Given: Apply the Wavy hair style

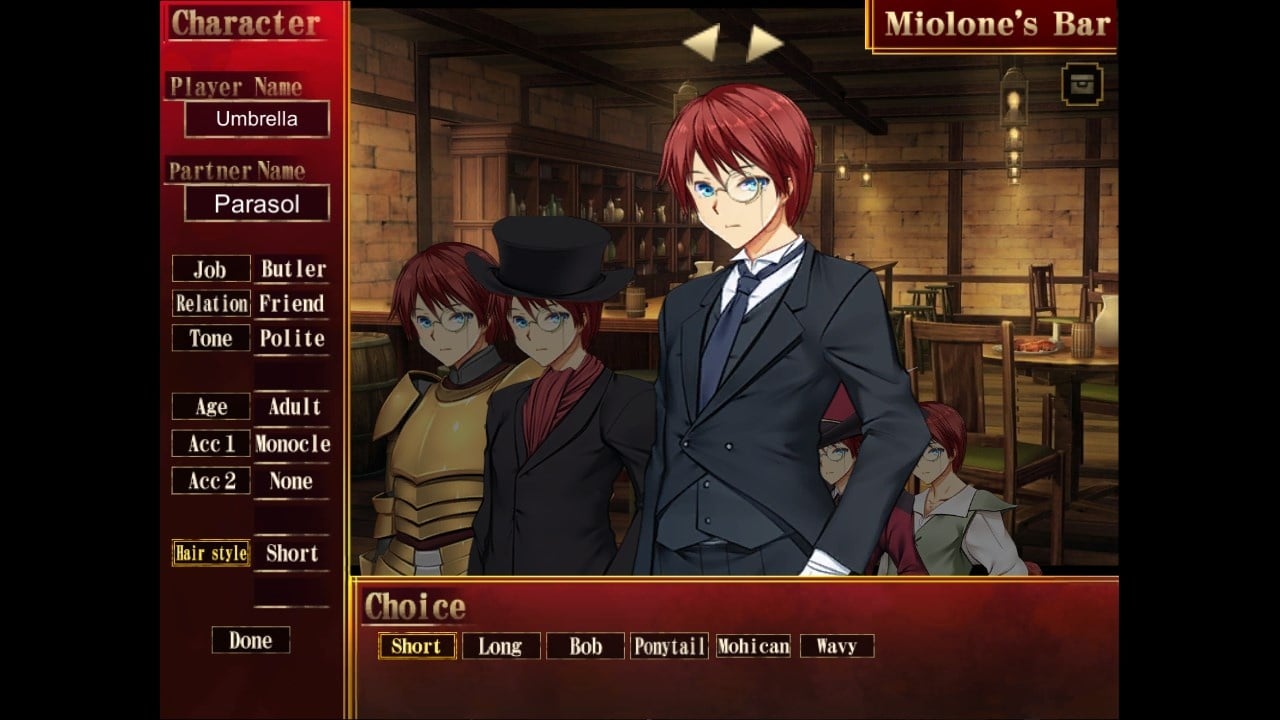Looking at the screenshot, I should (836, 646).
